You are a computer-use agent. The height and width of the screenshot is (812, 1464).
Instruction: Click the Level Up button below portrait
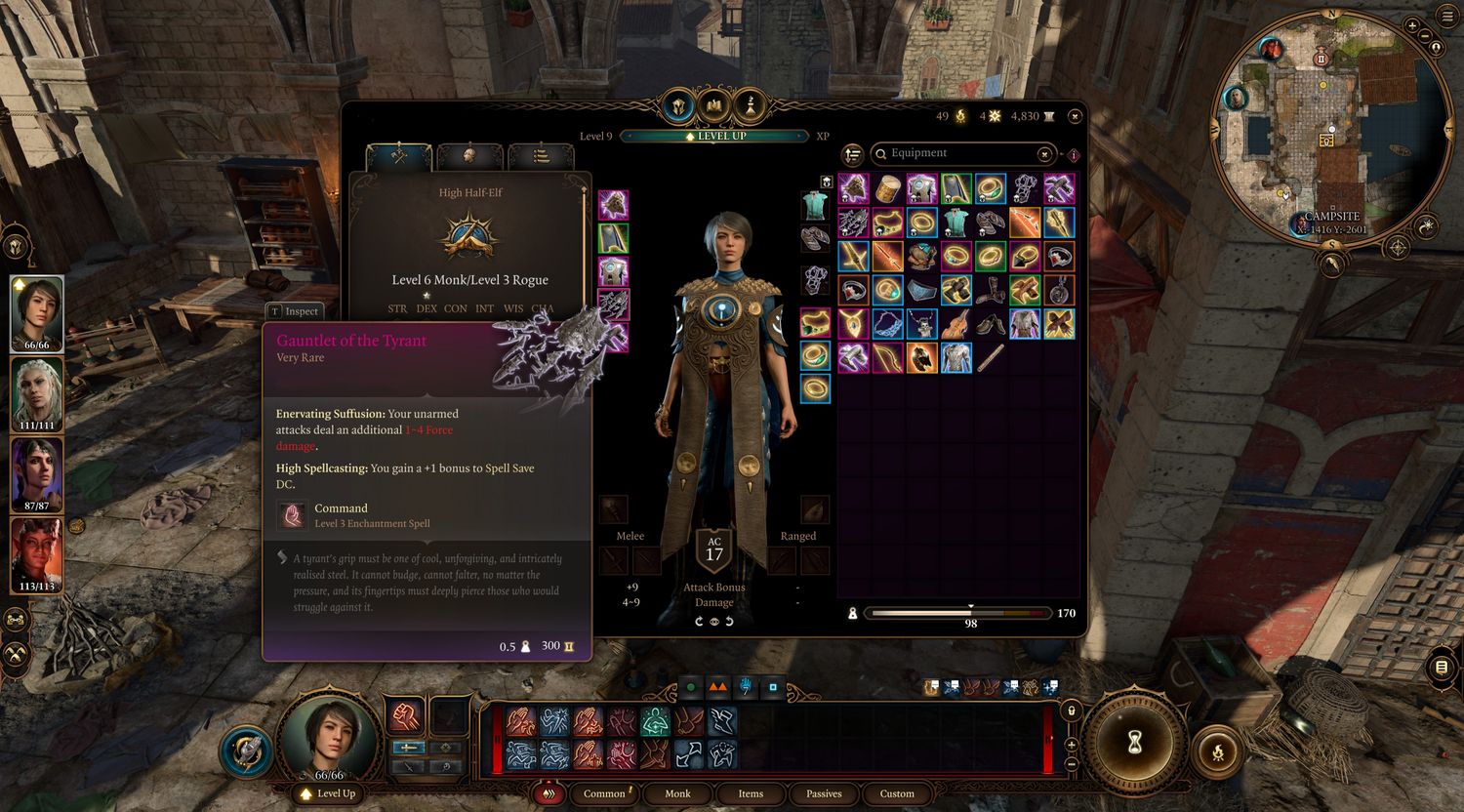328,793
